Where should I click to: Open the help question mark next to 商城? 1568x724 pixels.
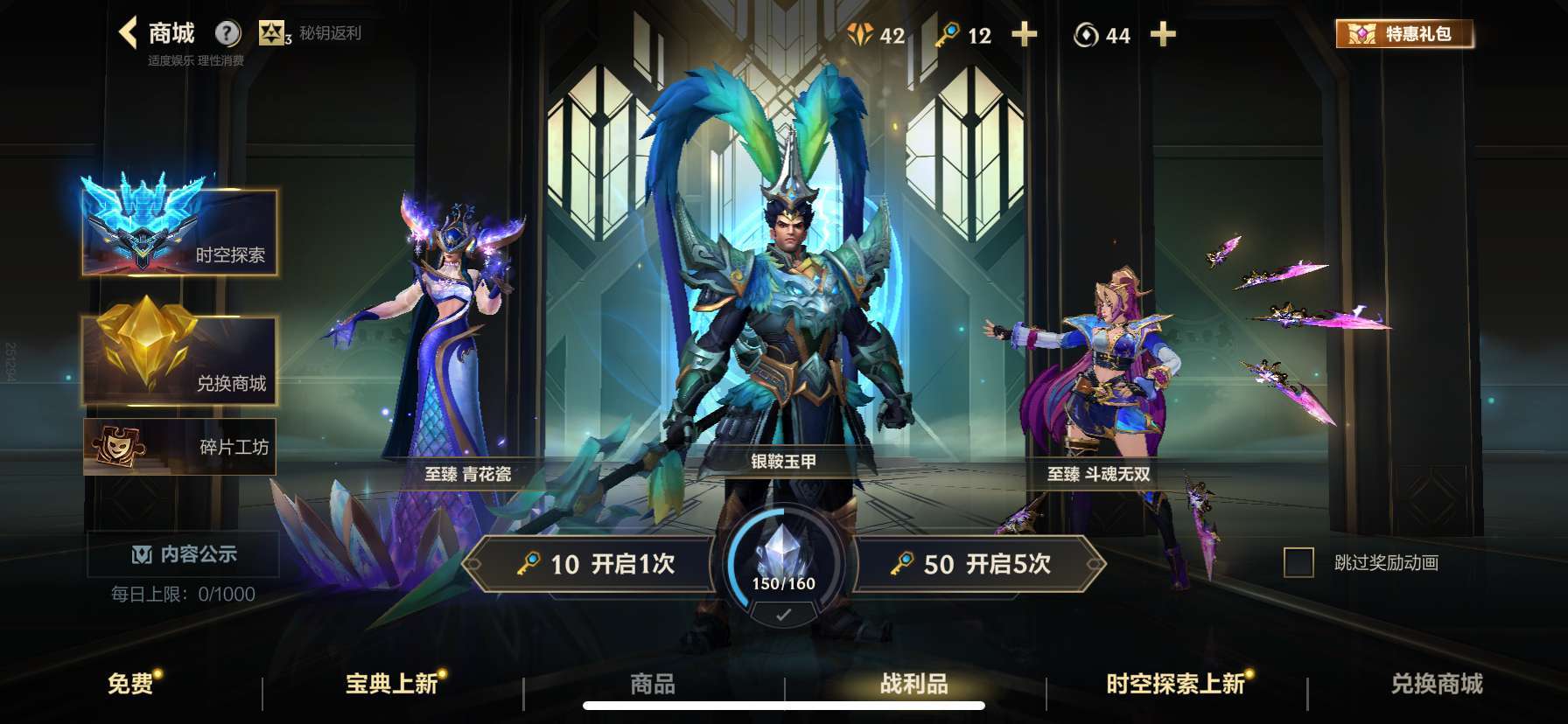pos(228,32)
